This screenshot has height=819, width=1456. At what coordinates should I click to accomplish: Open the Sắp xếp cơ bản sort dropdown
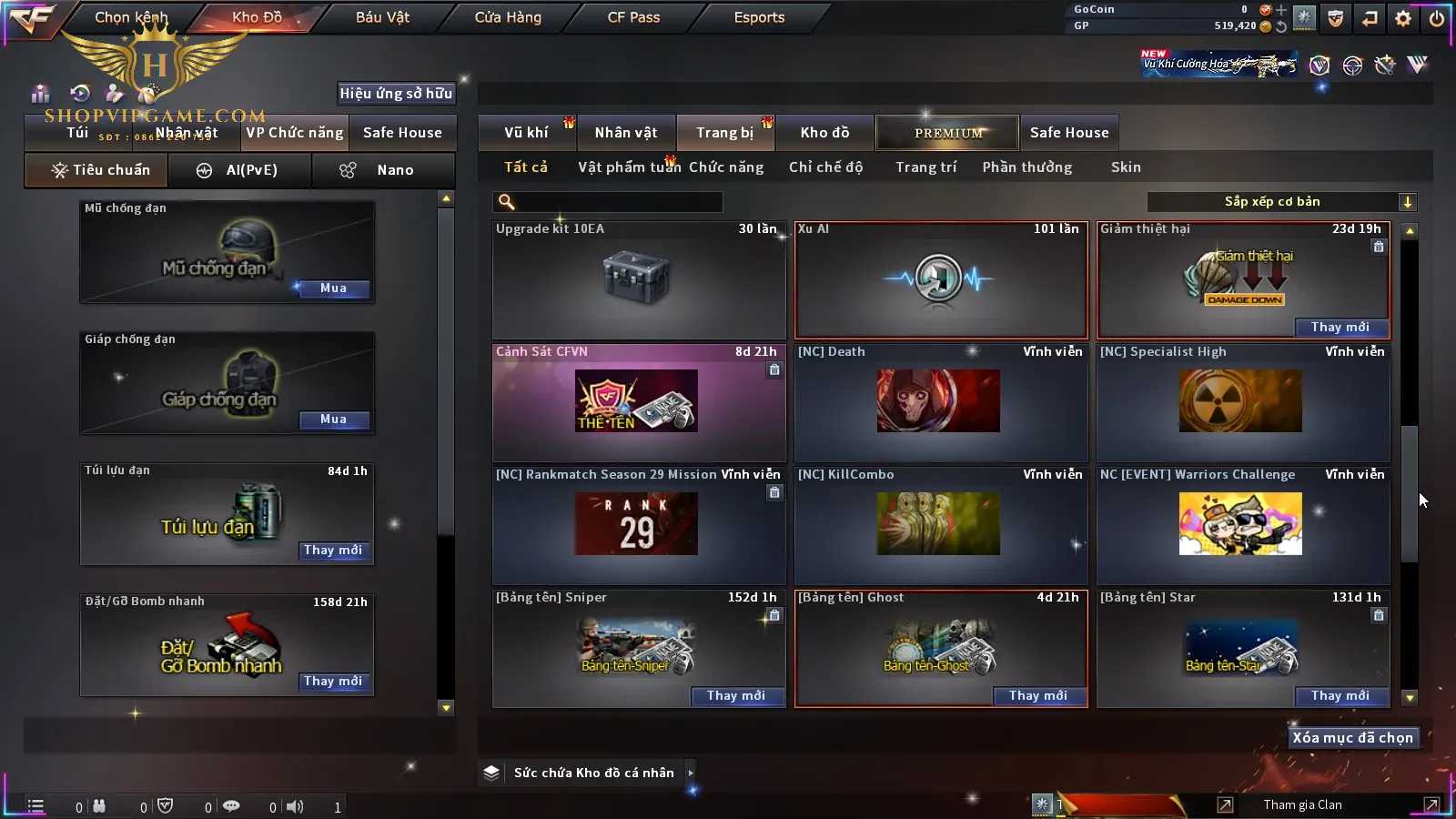pos(1282,202)
